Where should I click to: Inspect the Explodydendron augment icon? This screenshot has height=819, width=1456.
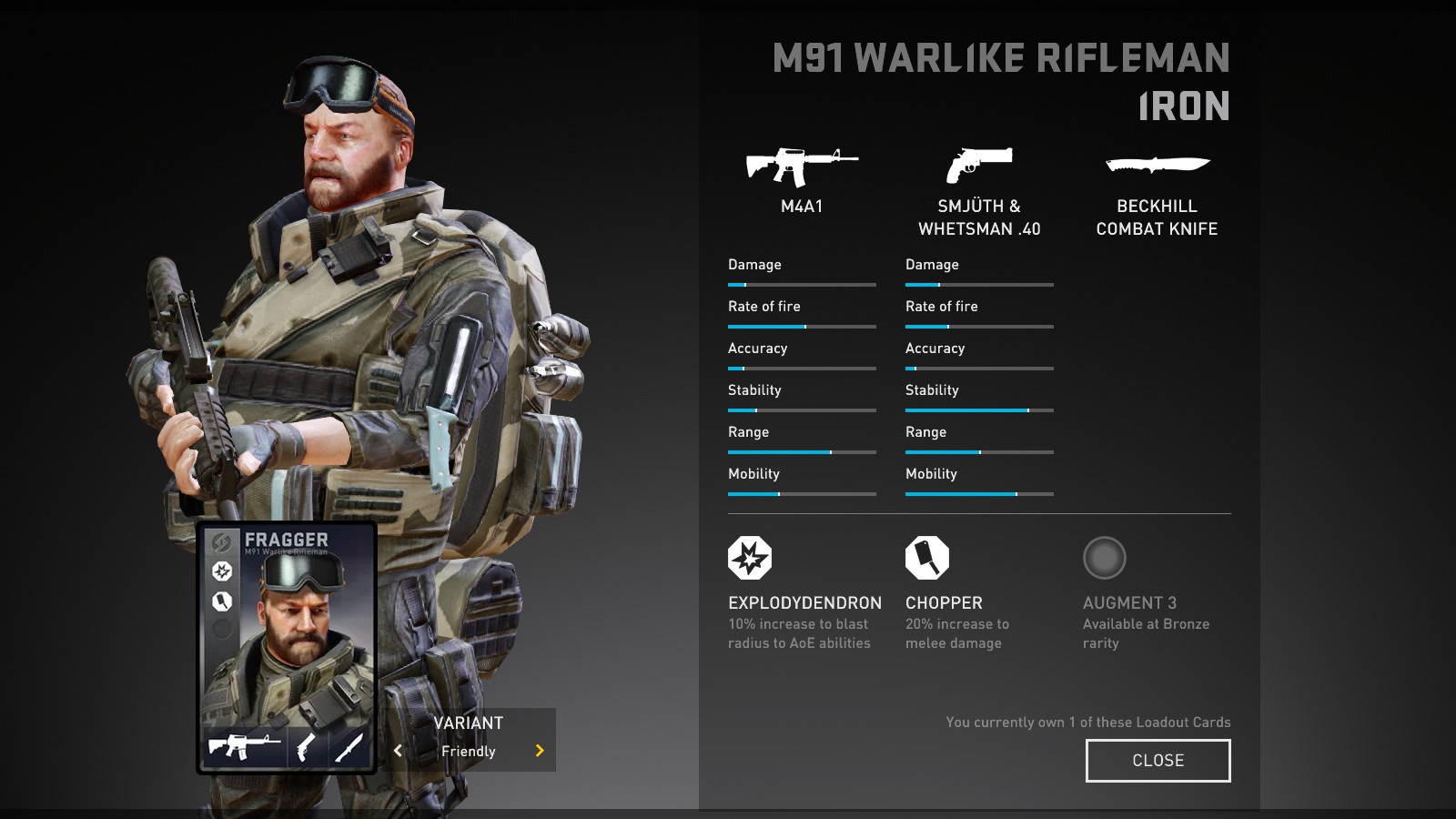tap(750, 558)
